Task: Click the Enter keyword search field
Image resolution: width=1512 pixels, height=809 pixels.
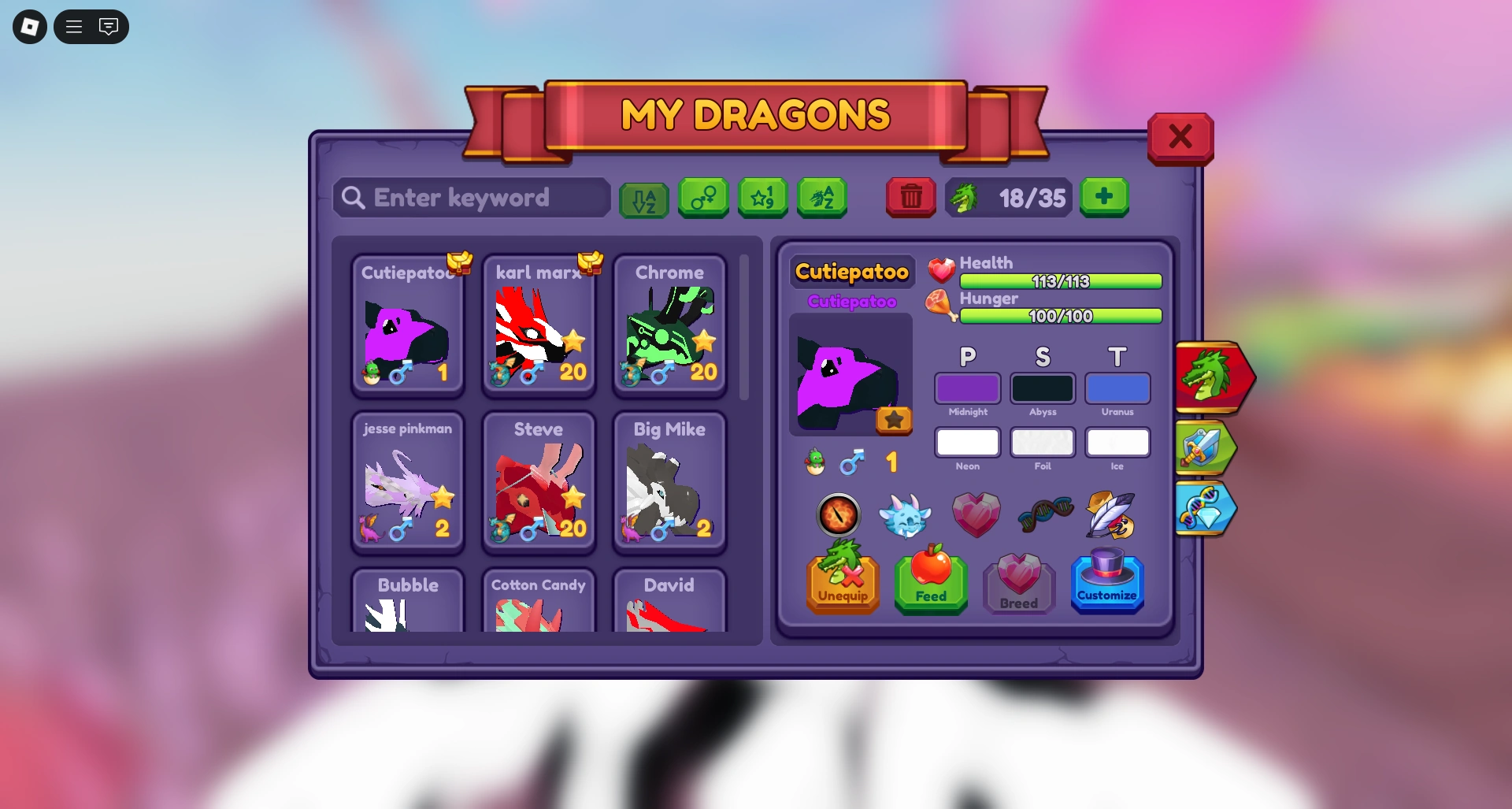Action: pos(471,198)
